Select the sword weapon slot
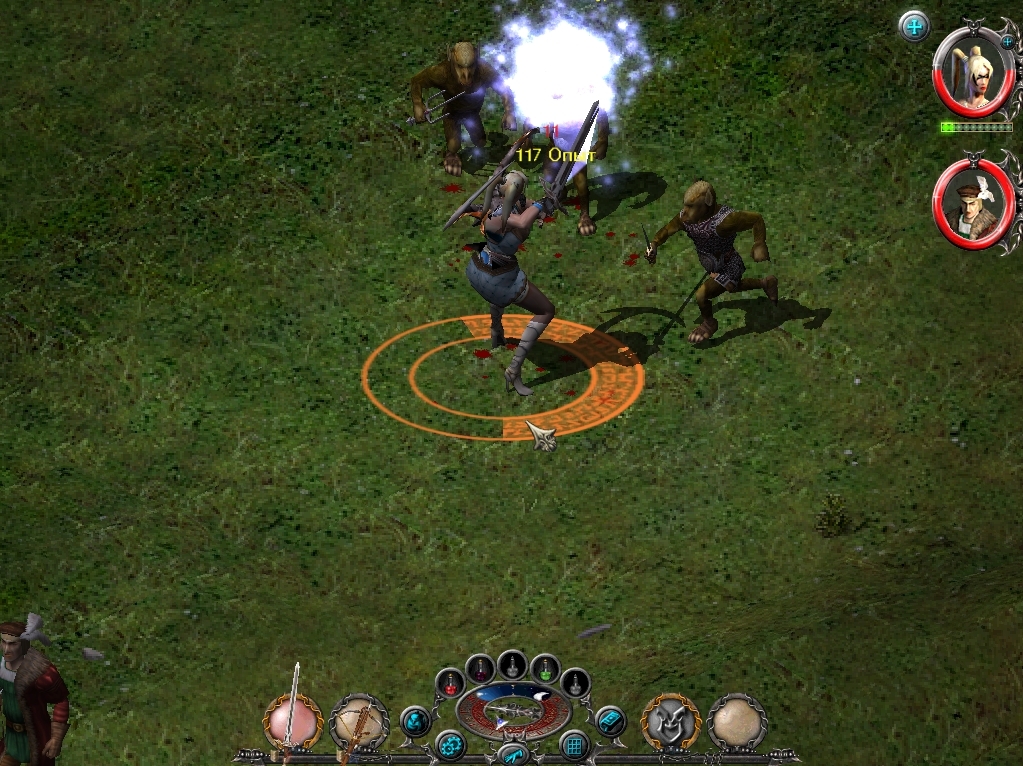This screenshot has height=766, width=1023. (293, 720)
